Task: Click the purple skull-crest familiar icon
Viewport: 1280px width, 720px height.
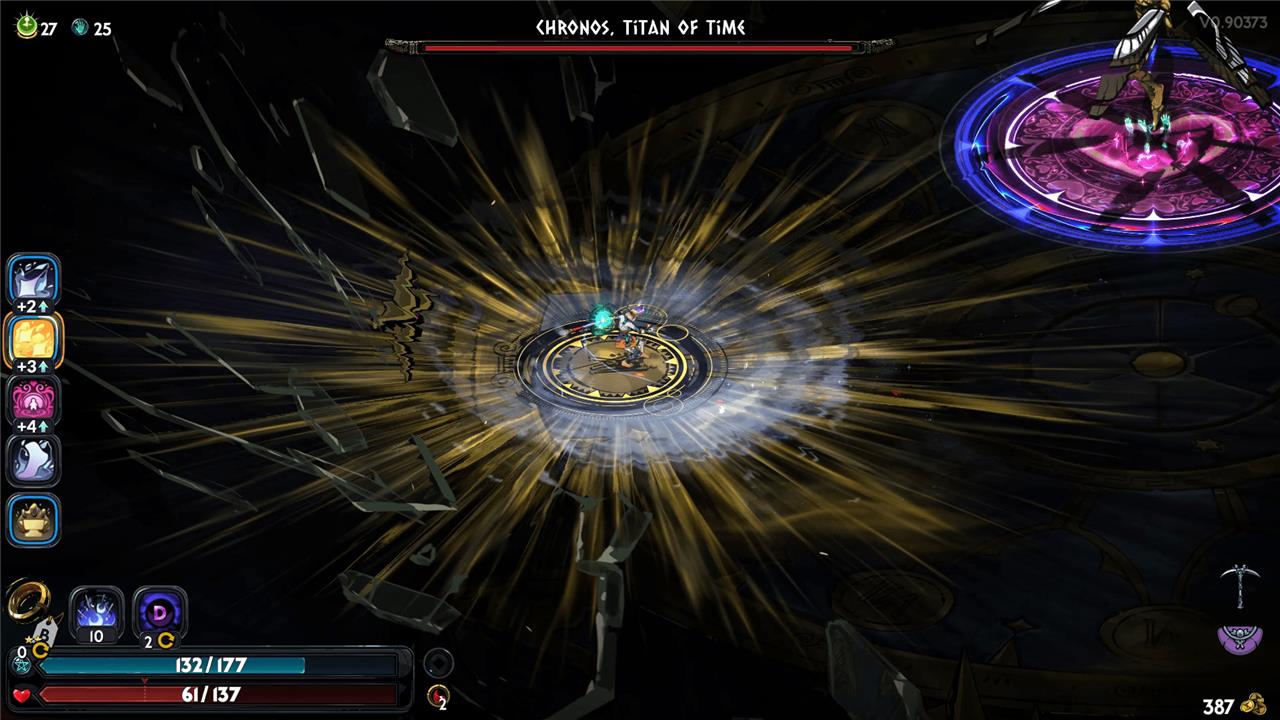Action: pos(1239,639)
